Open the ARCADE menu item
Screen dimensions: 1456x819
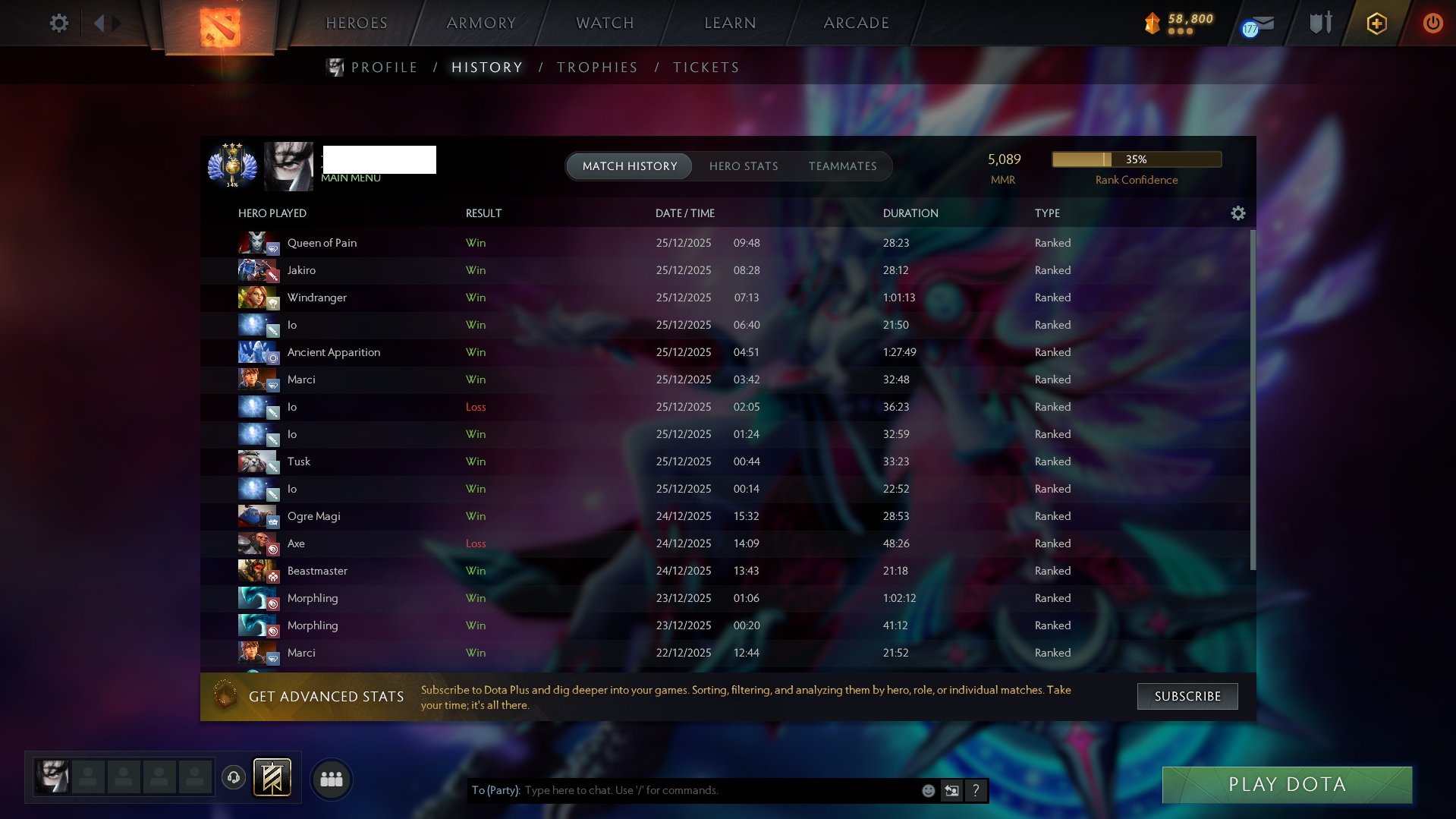tap(856, 23)
